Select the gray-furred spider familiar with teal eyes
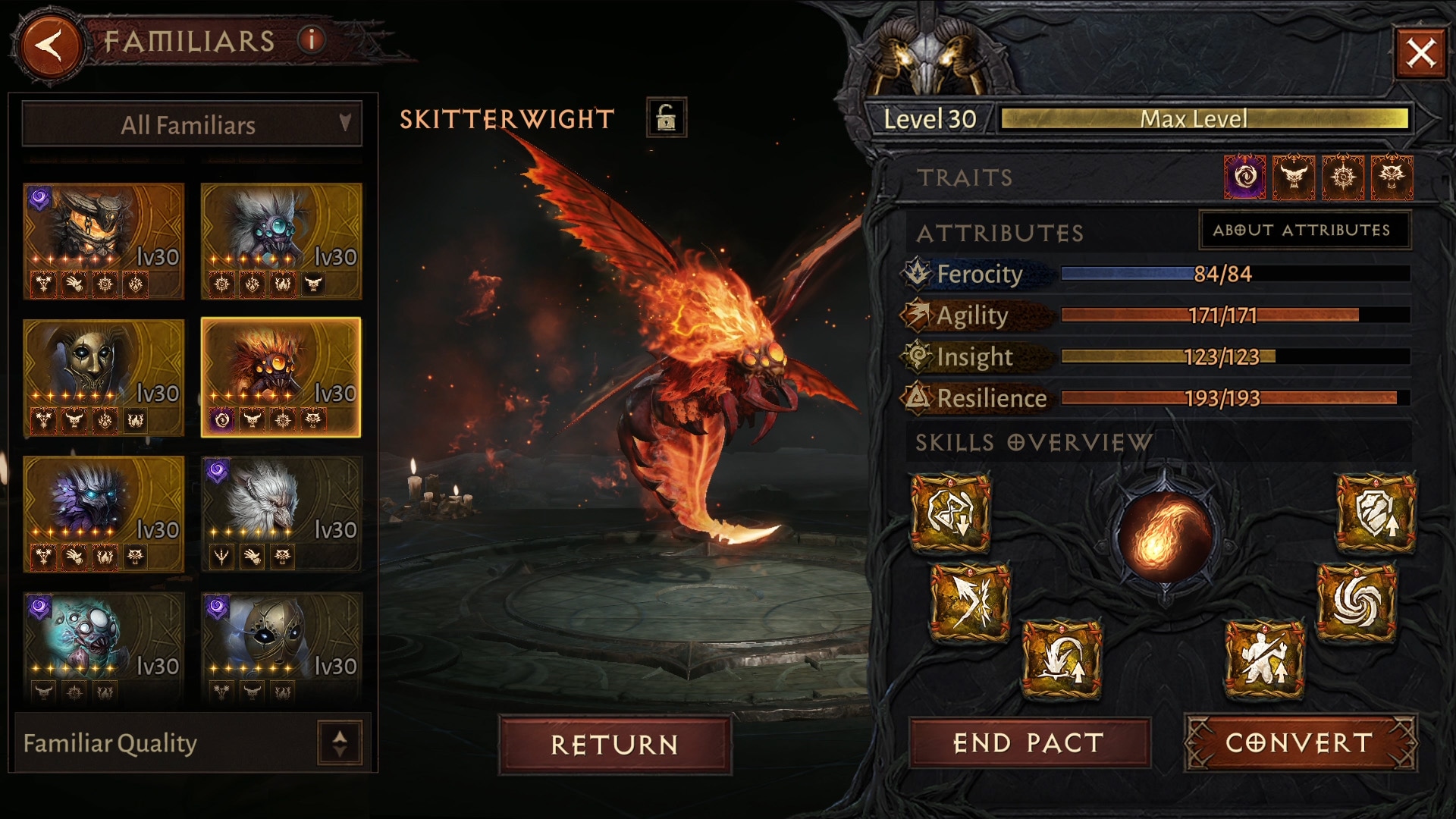Image resolution: width=1456 pixels, height=819 pixels. 281,240
